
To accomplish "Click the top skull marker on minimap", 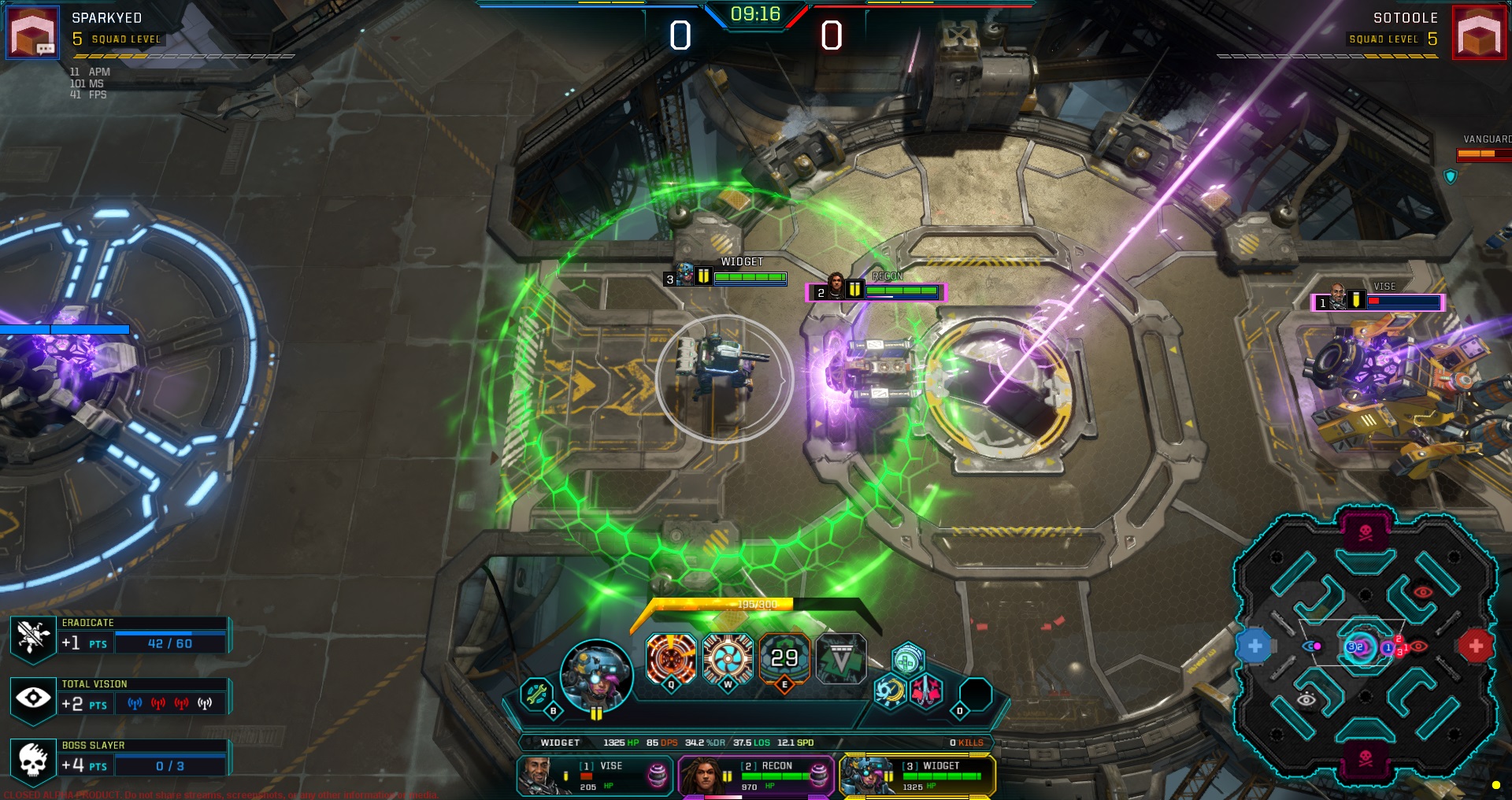I will click(1366, 531).
